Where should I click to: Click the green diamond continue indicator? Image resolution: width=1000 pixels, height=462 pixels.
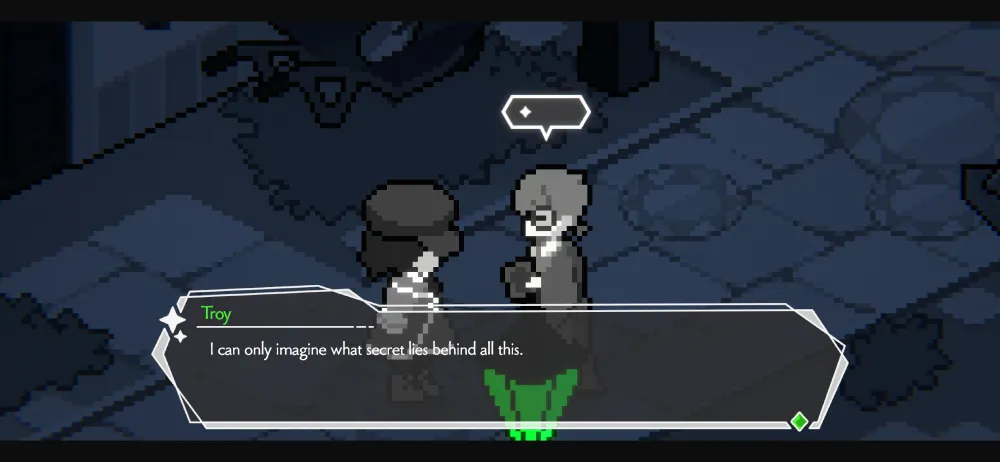tap(799, 420)
